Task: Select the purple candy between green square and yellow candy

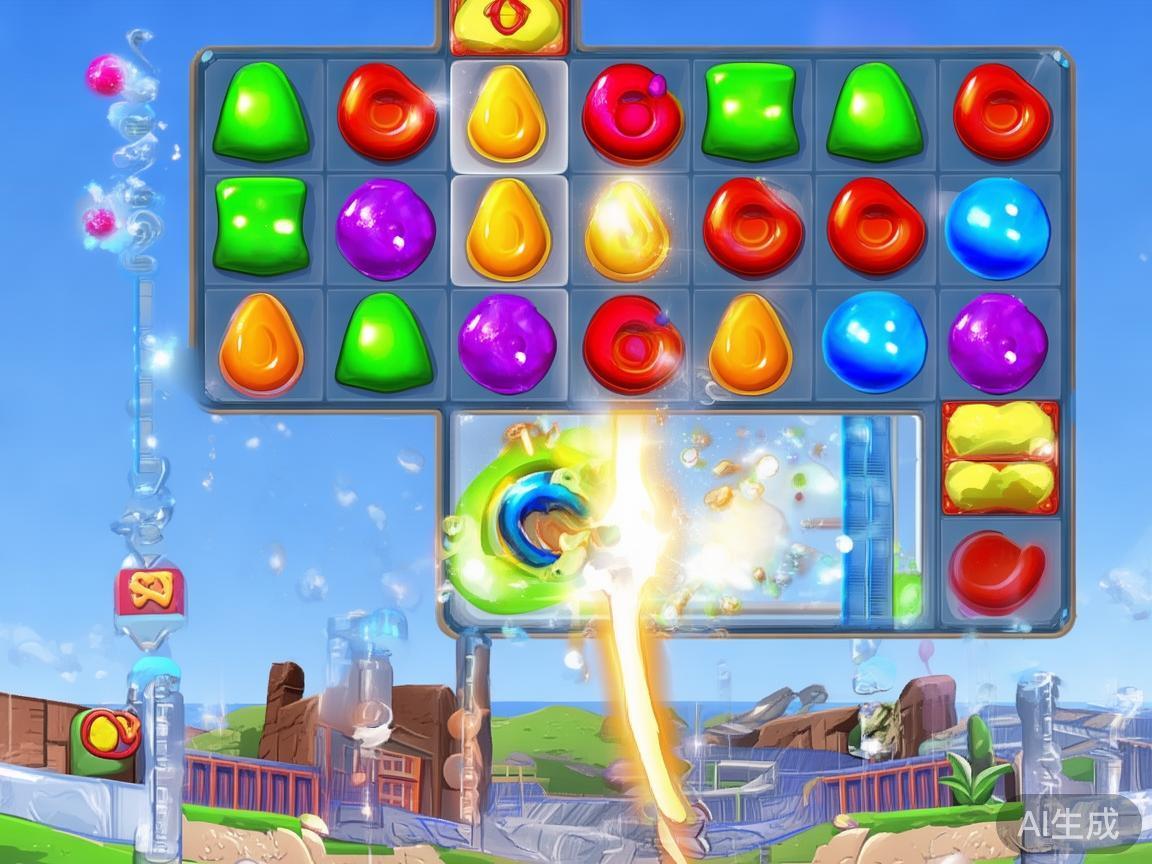Action: coord(385,229)
